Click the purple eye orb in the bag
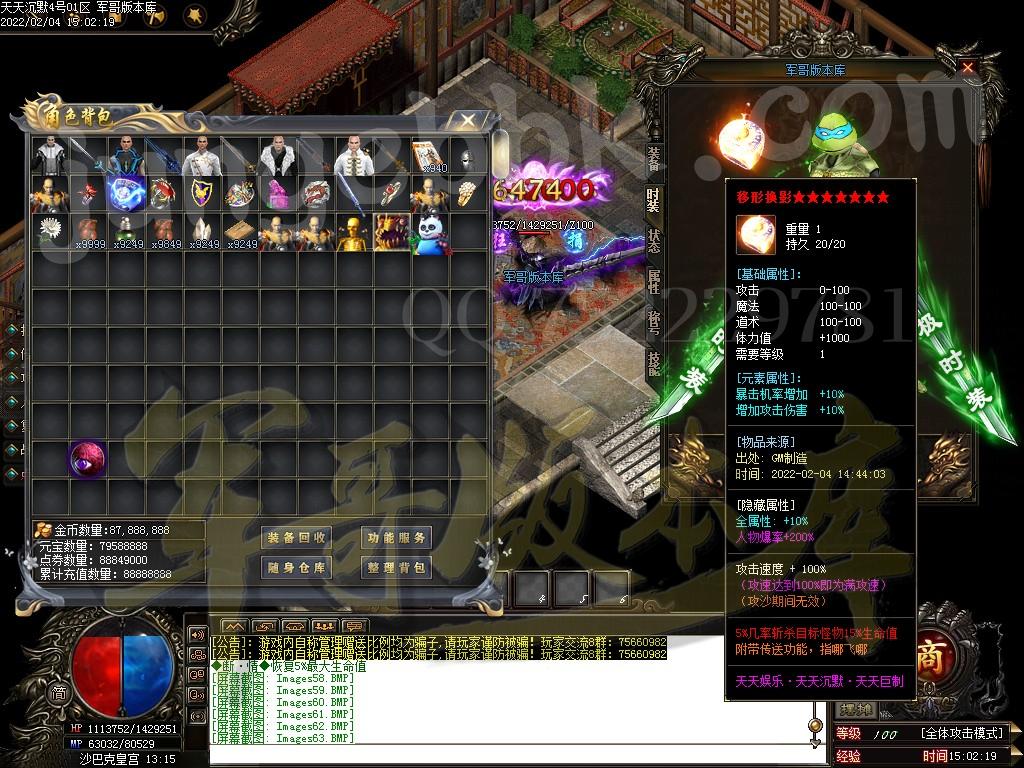Image resolution: width=1024 pixels, height=768 pixels. (86, 459)
